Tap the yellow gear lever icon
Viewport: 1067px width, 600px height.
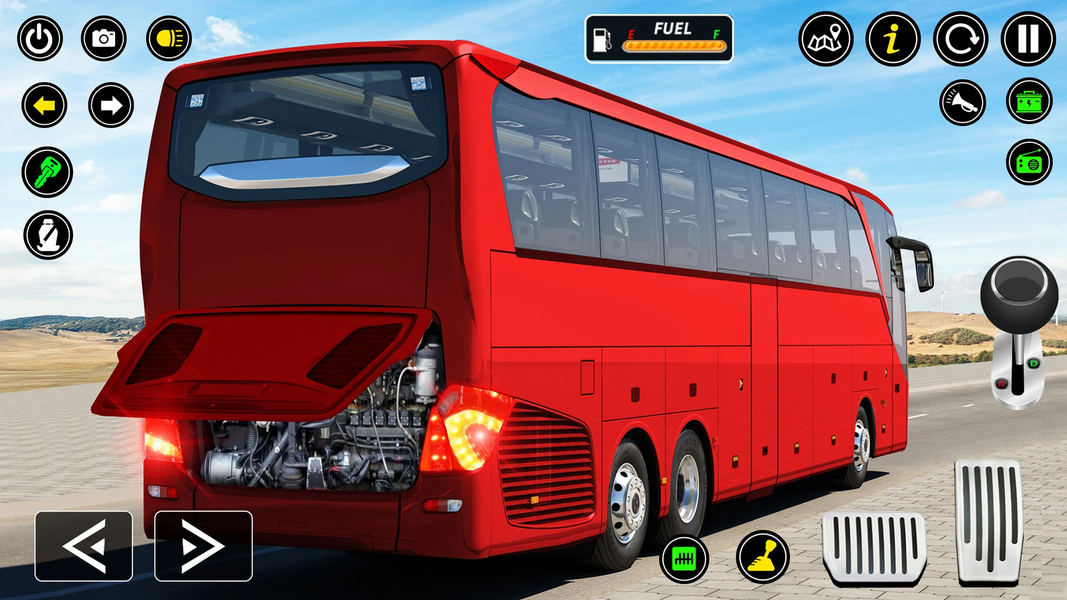[763, 556]
